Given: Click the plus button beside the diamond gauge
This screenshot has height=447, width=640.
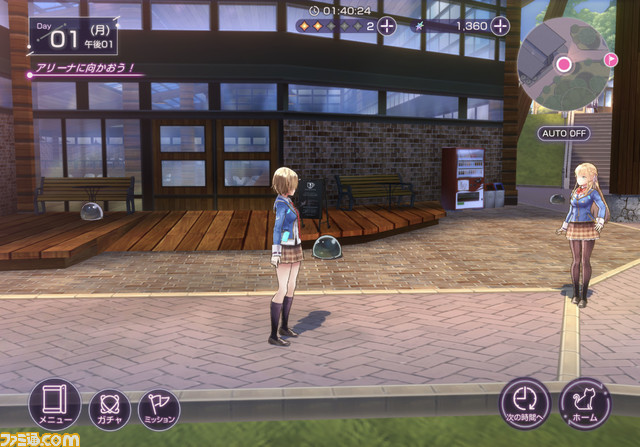Looking at the screenshot, I should [x=386, y=25].
